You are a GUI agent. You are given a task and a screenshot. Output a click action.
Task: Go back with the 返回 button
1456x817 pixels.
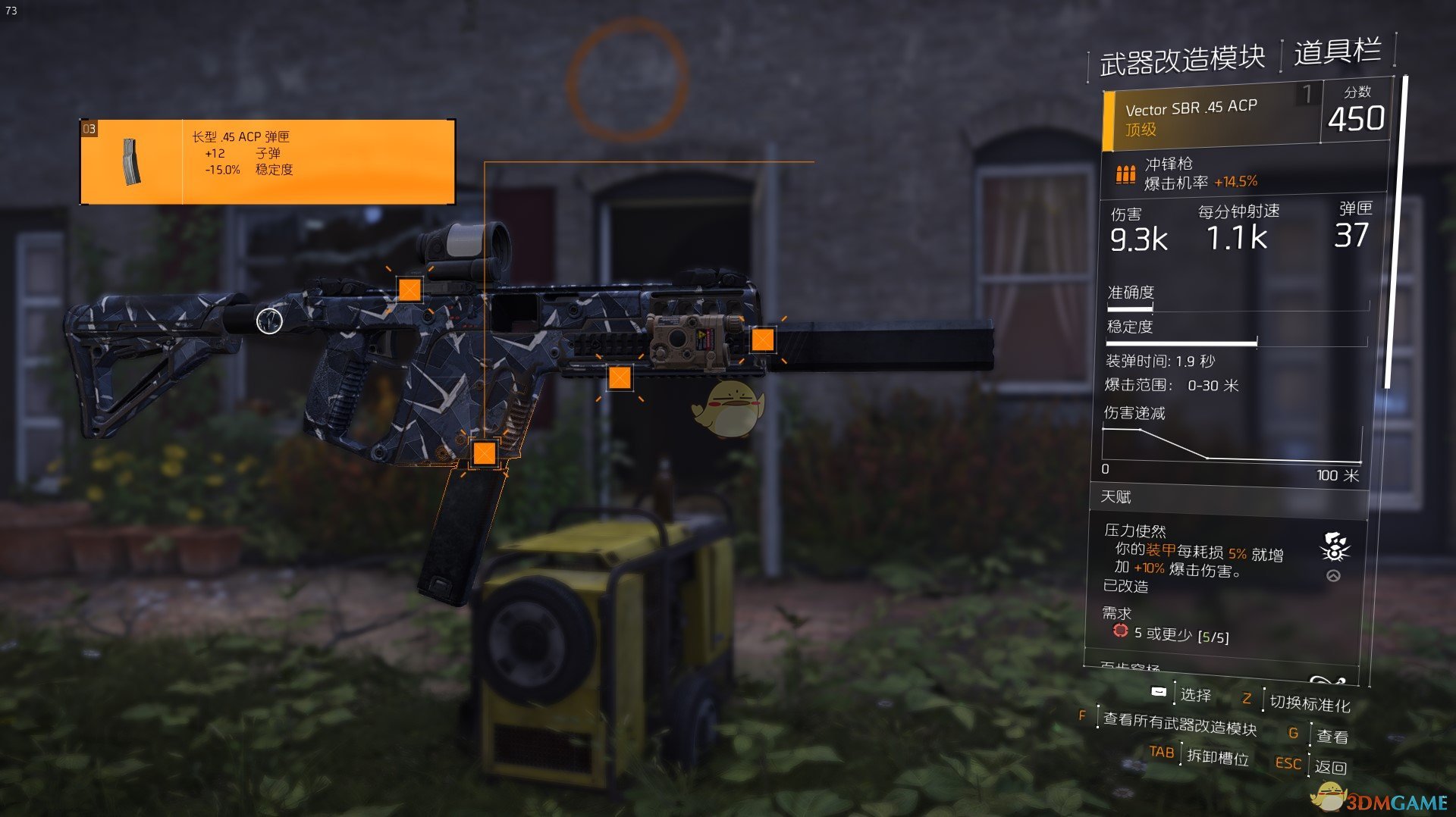(x=1330, y=767)
